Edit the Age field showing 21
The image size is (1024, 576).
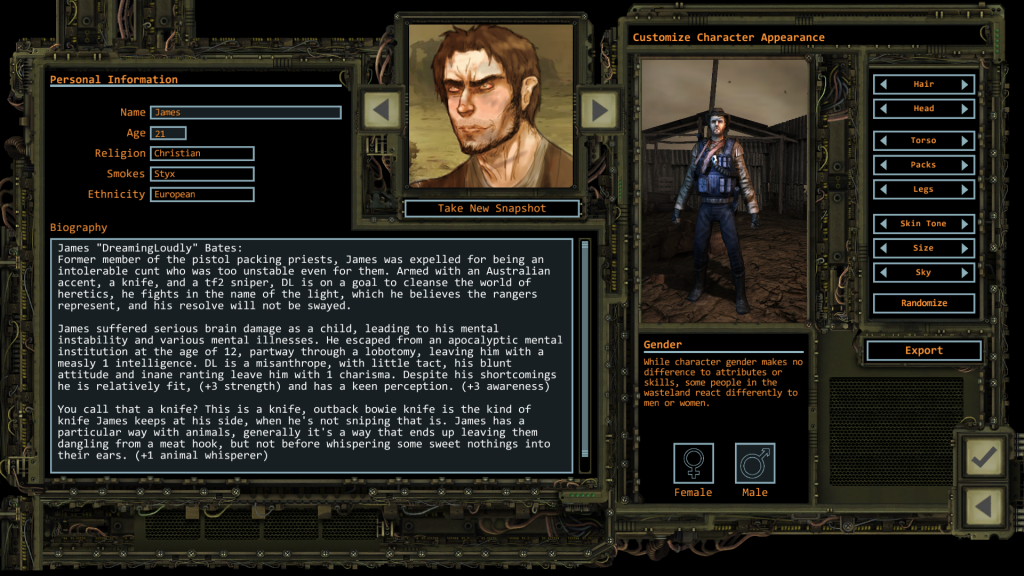click(x=168, y=133)
